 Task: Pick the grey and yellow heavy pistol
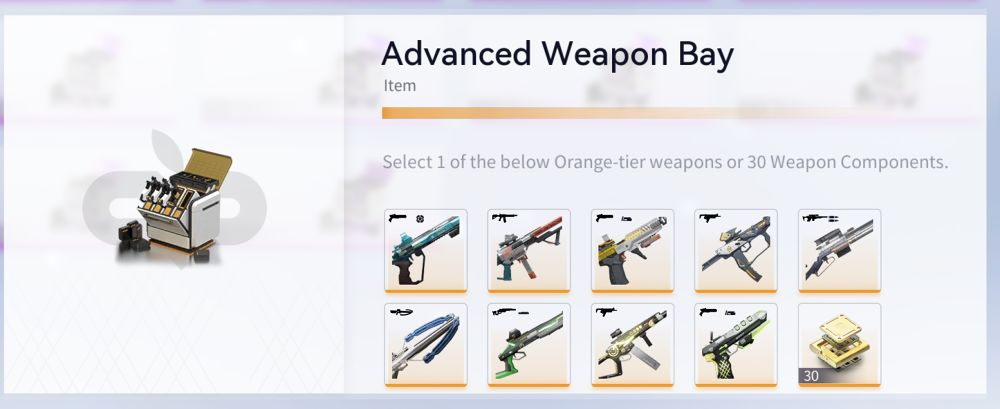coord(632,251)
